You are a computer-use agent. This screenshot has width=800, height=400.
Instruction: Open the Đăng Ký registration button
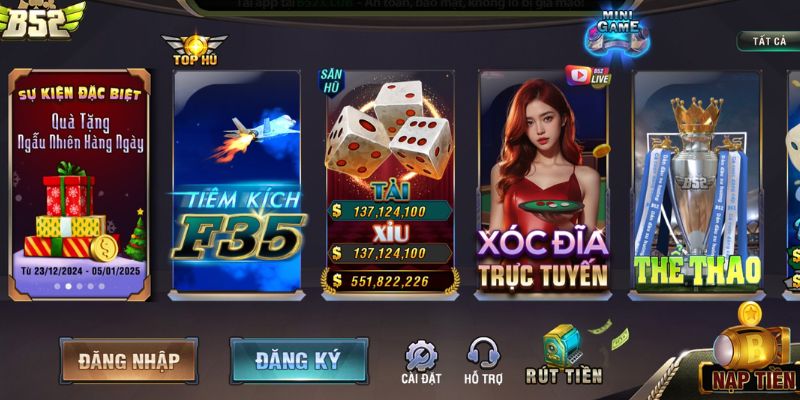click(x=298, y=360)
